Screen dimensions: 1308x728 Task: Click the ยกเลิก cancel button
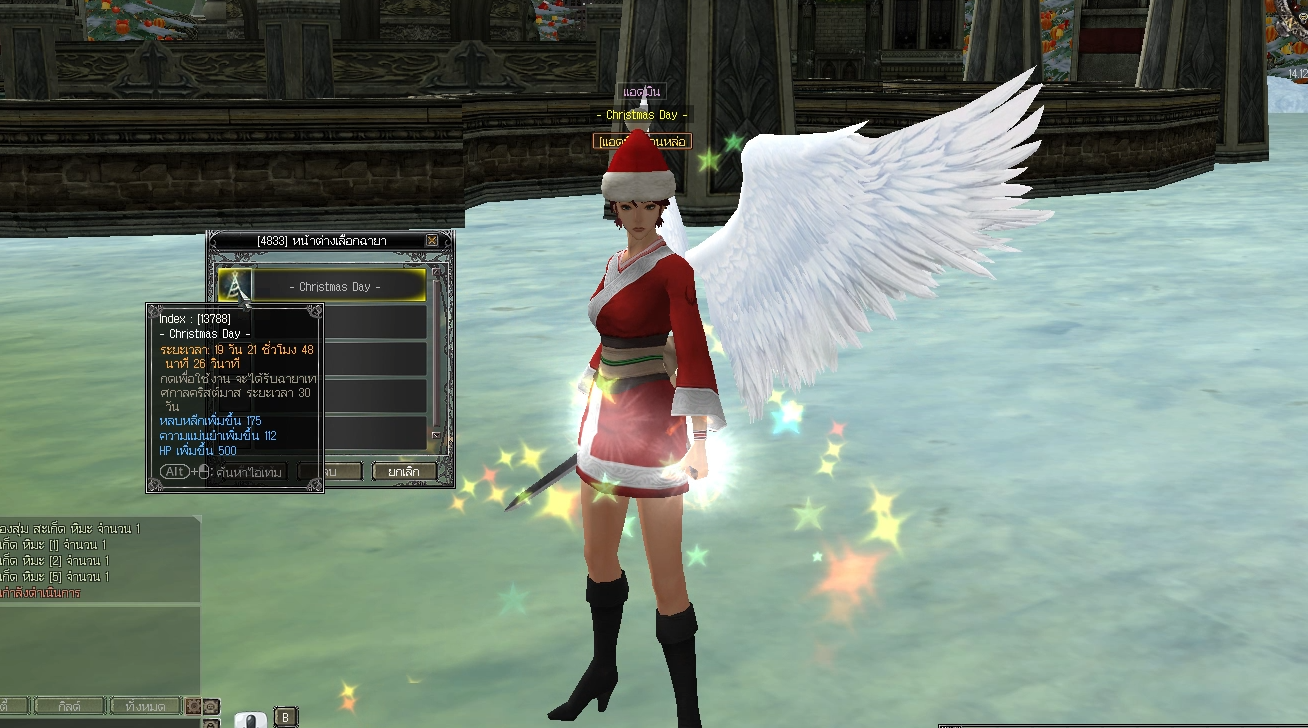coord(405,471)
